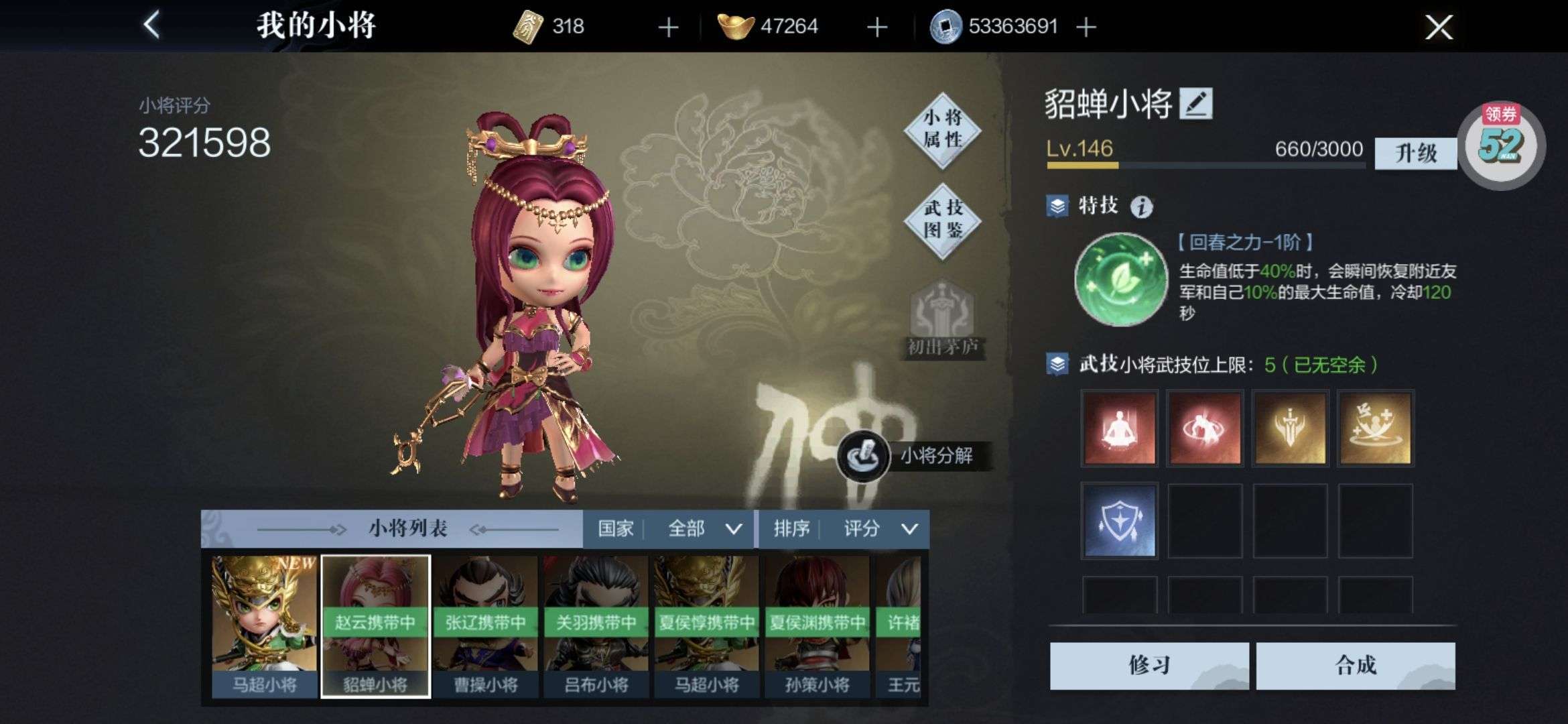Open the 武技图鉴 codex
Image resolution: width=1568 pixels, height=724 pixels.
pos(943,220)
